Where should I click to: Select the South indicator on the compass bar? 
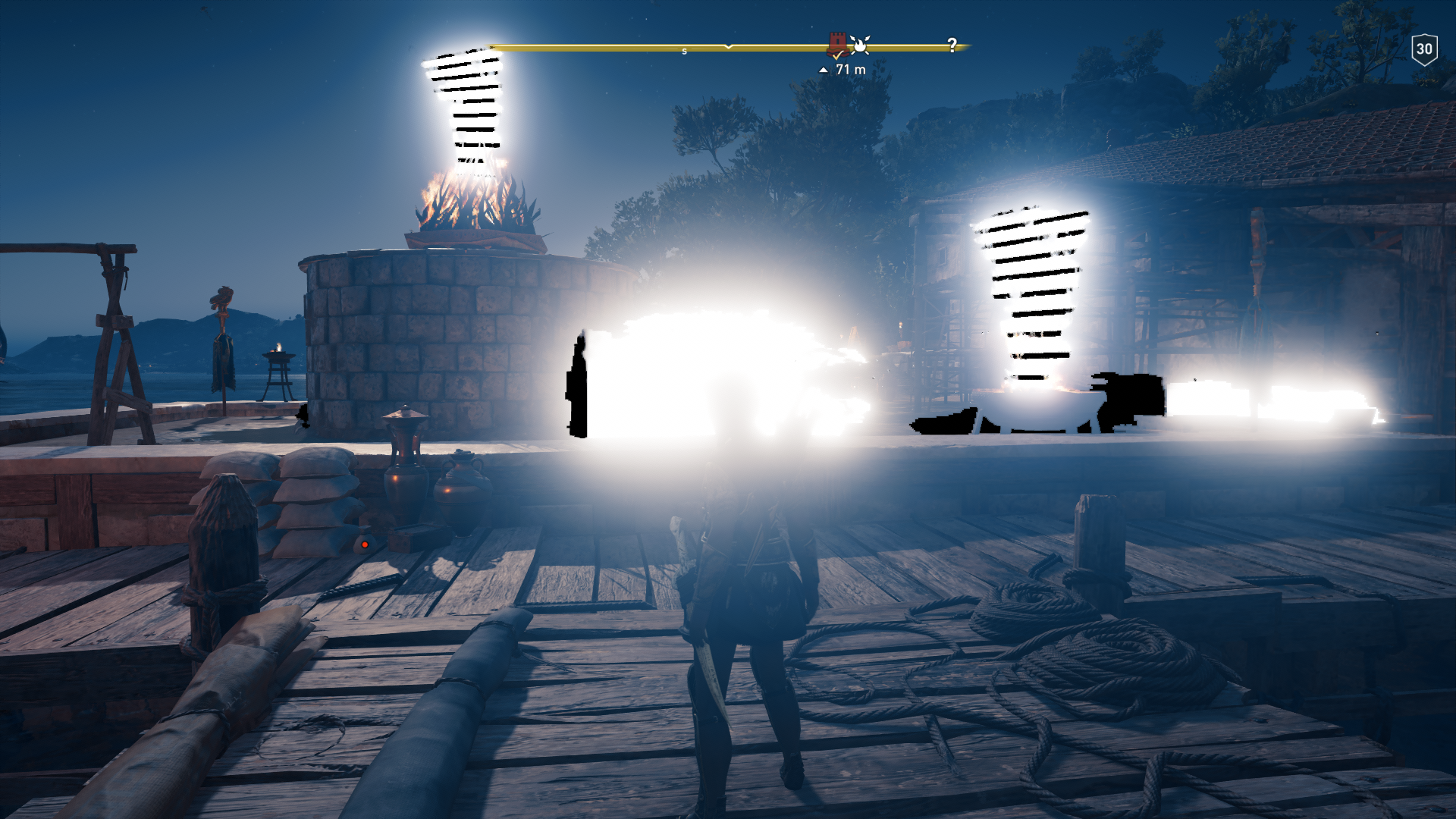[x=684, y=50]
